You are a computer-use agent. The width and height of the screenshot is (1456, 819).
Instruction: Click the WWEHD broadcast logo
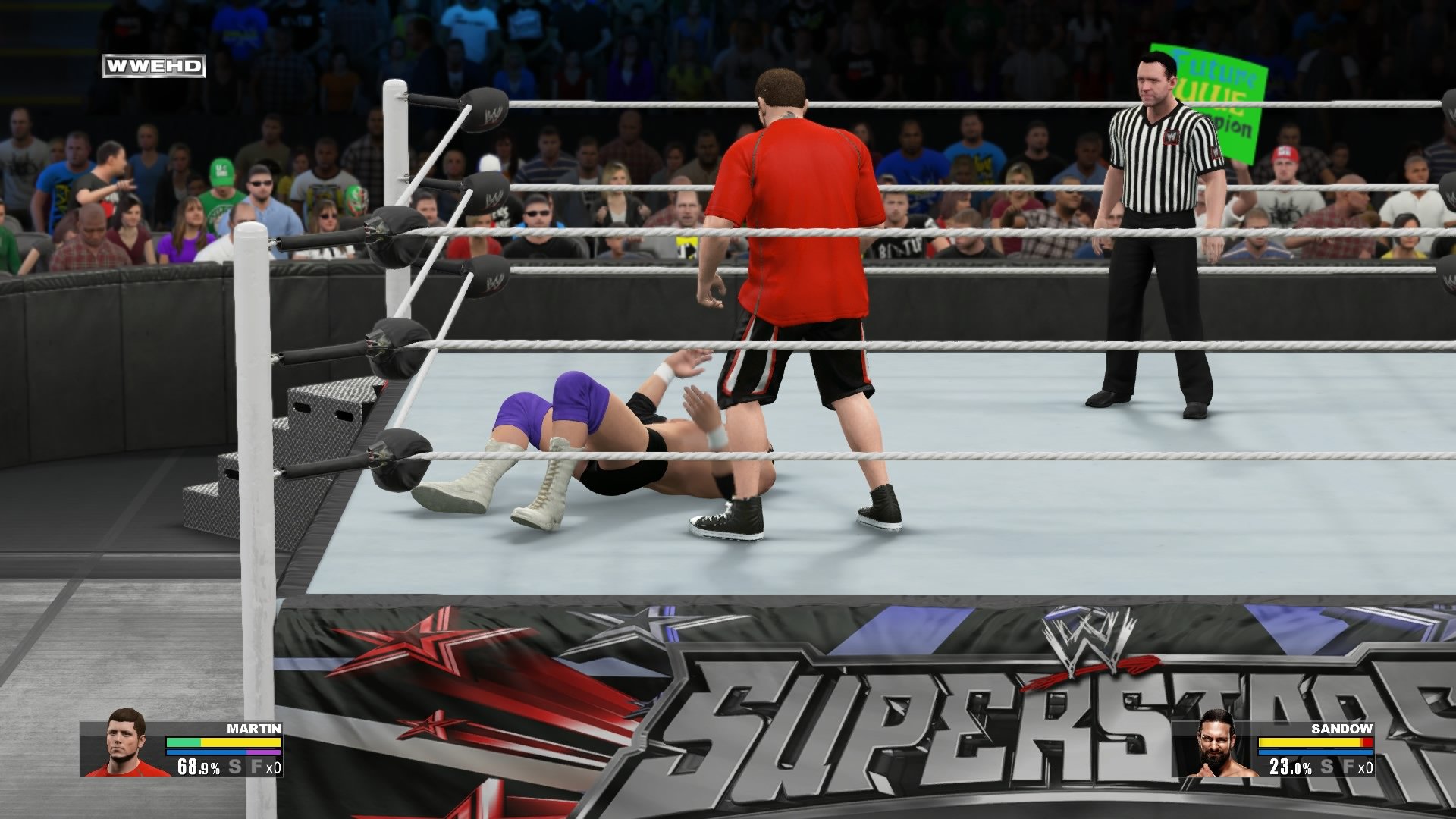coord(152,67)
